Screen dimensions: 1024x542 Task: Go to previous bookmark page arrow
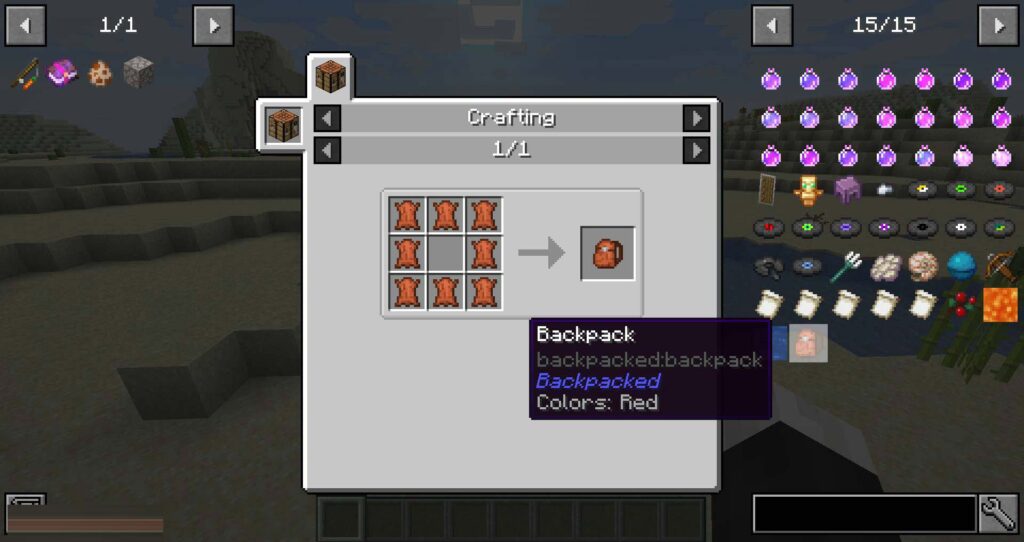point(26,25)
